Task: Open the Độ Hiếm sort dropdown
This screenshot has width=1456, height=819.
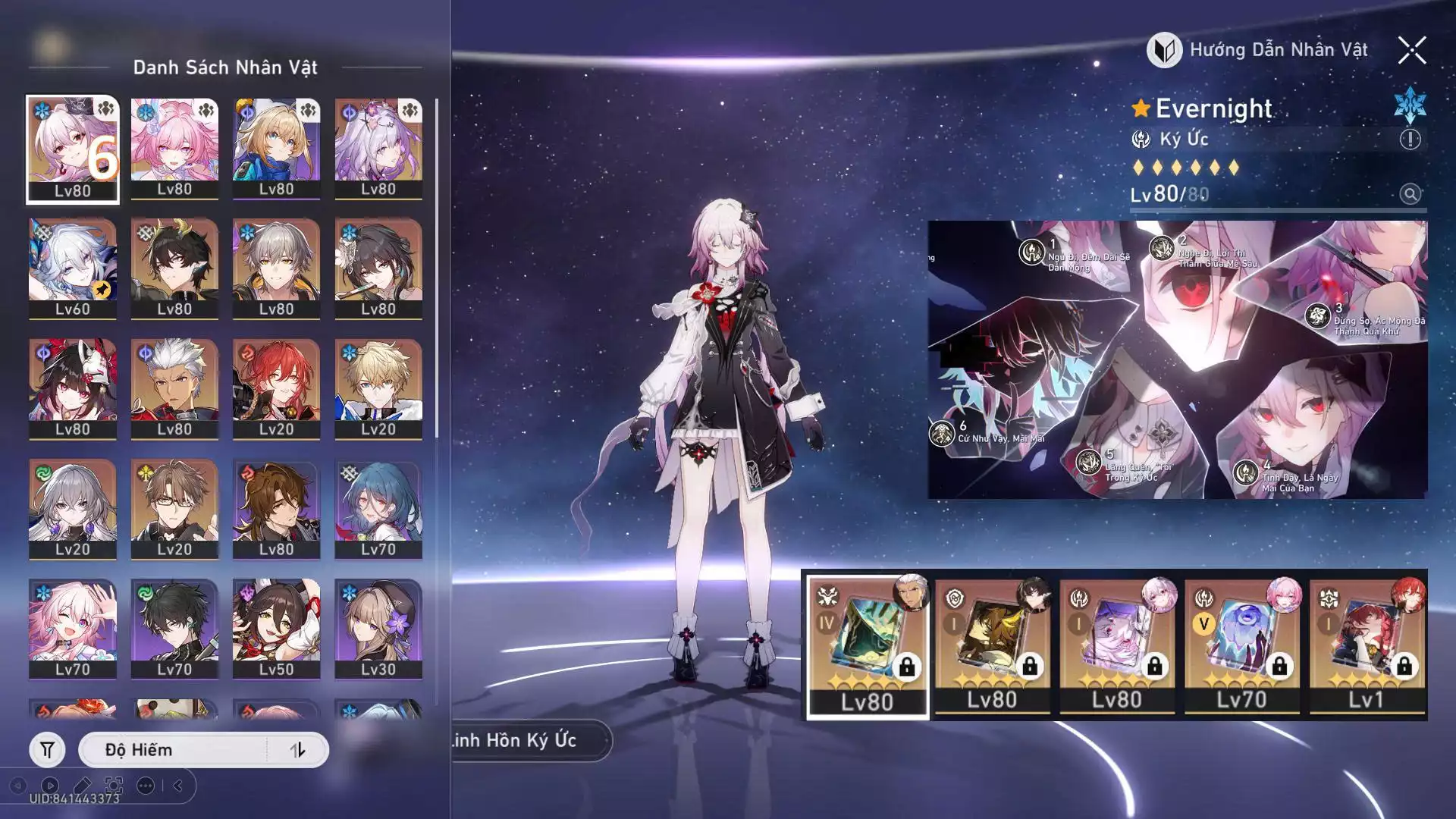Action: pyautogui.click(x=174, y=750)
